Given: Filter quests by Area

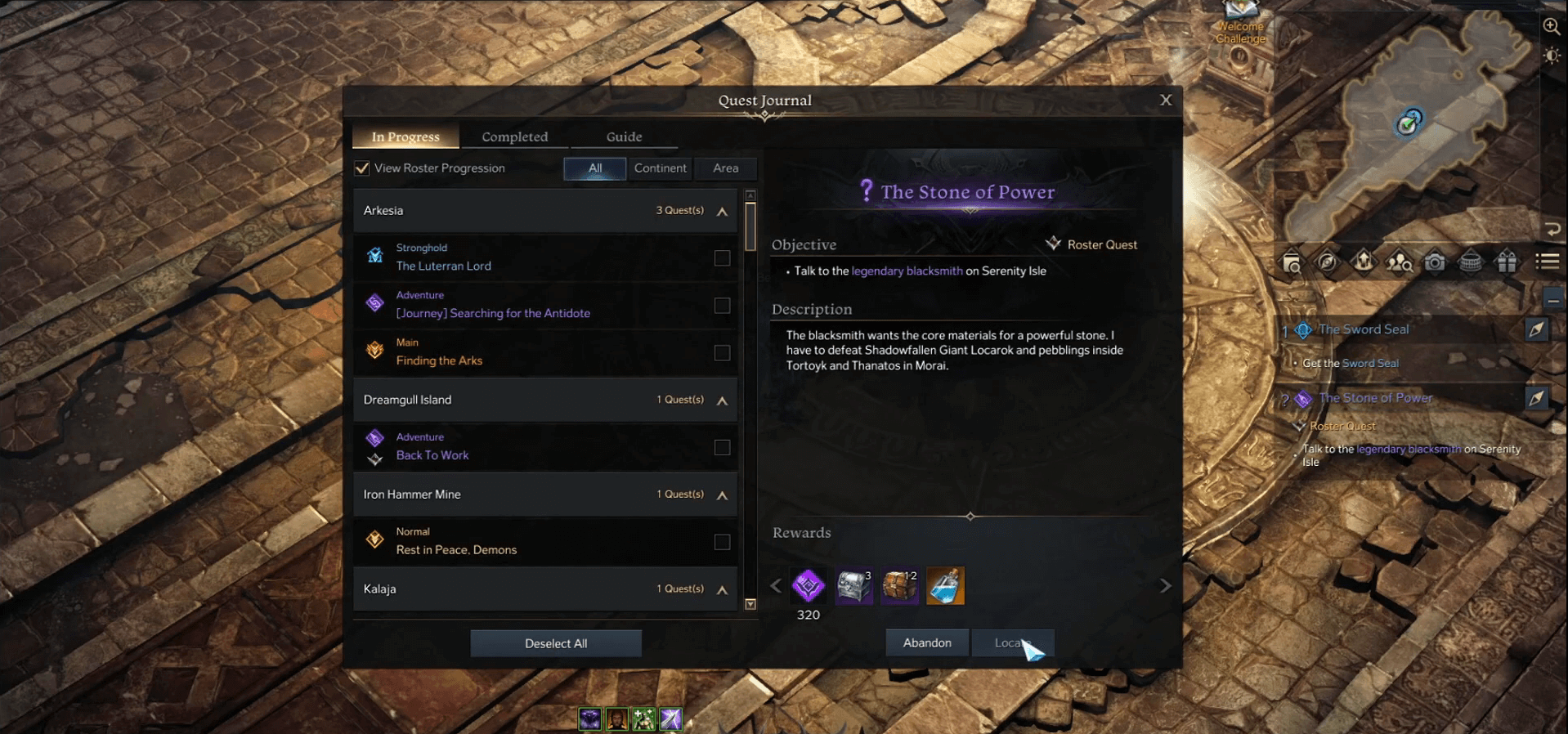Looking at the screenshot, I should pyautogui.click(x=725, y=168).
